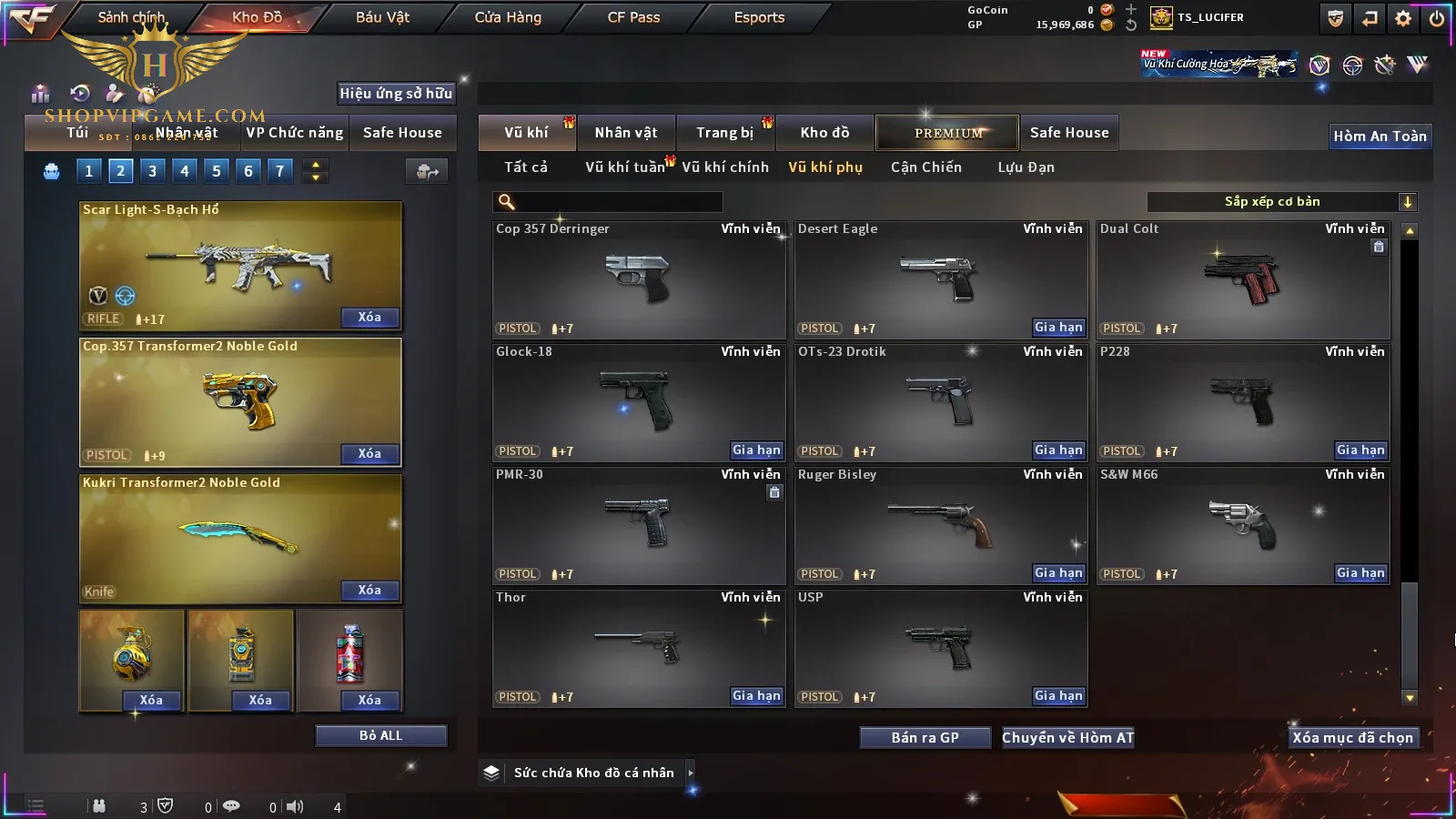Sell selected items with Bán ra GP

(925, 738)
